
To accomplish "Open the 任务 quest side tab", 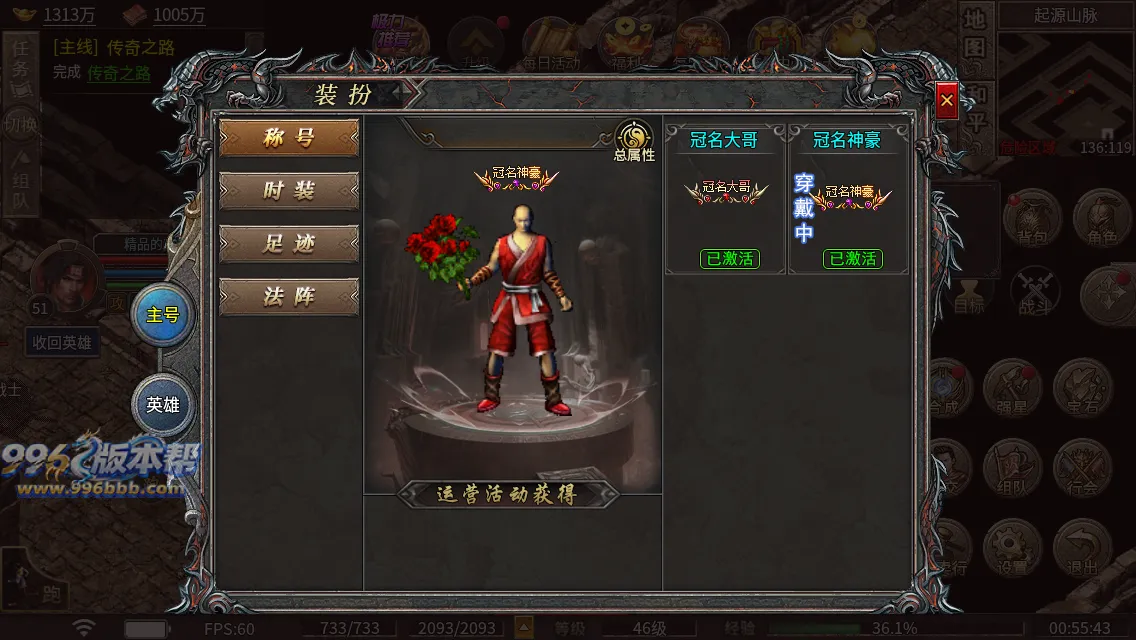I will 21,65.
